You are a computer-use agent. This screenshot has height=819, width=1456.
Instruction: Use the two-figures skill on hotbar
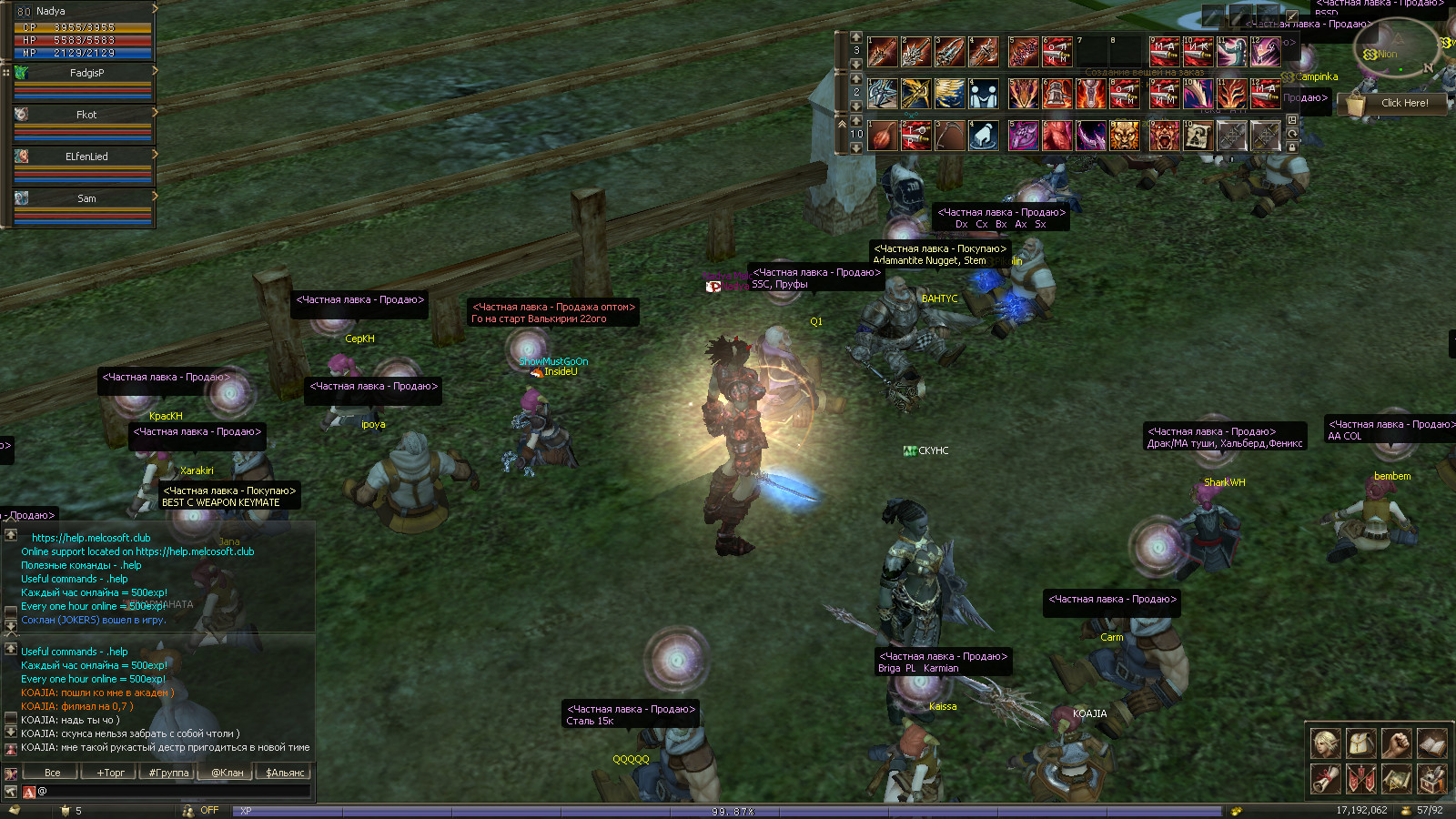coord(983,94)
